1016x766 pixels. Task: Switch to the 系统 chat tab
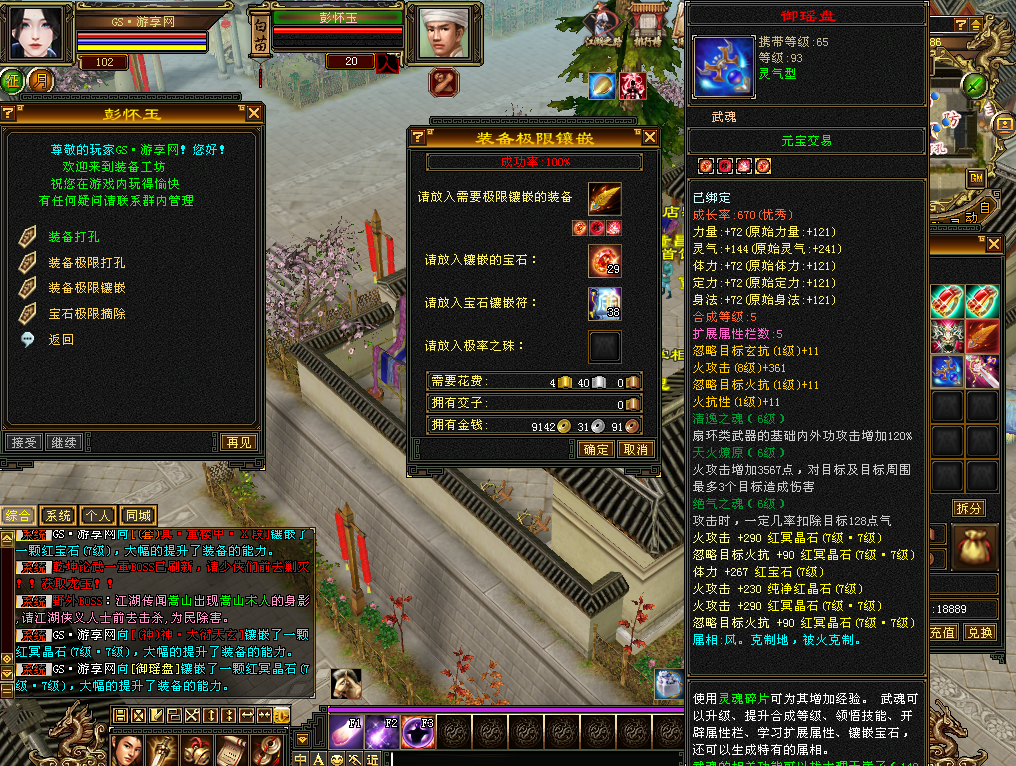[x=58, y=516]
